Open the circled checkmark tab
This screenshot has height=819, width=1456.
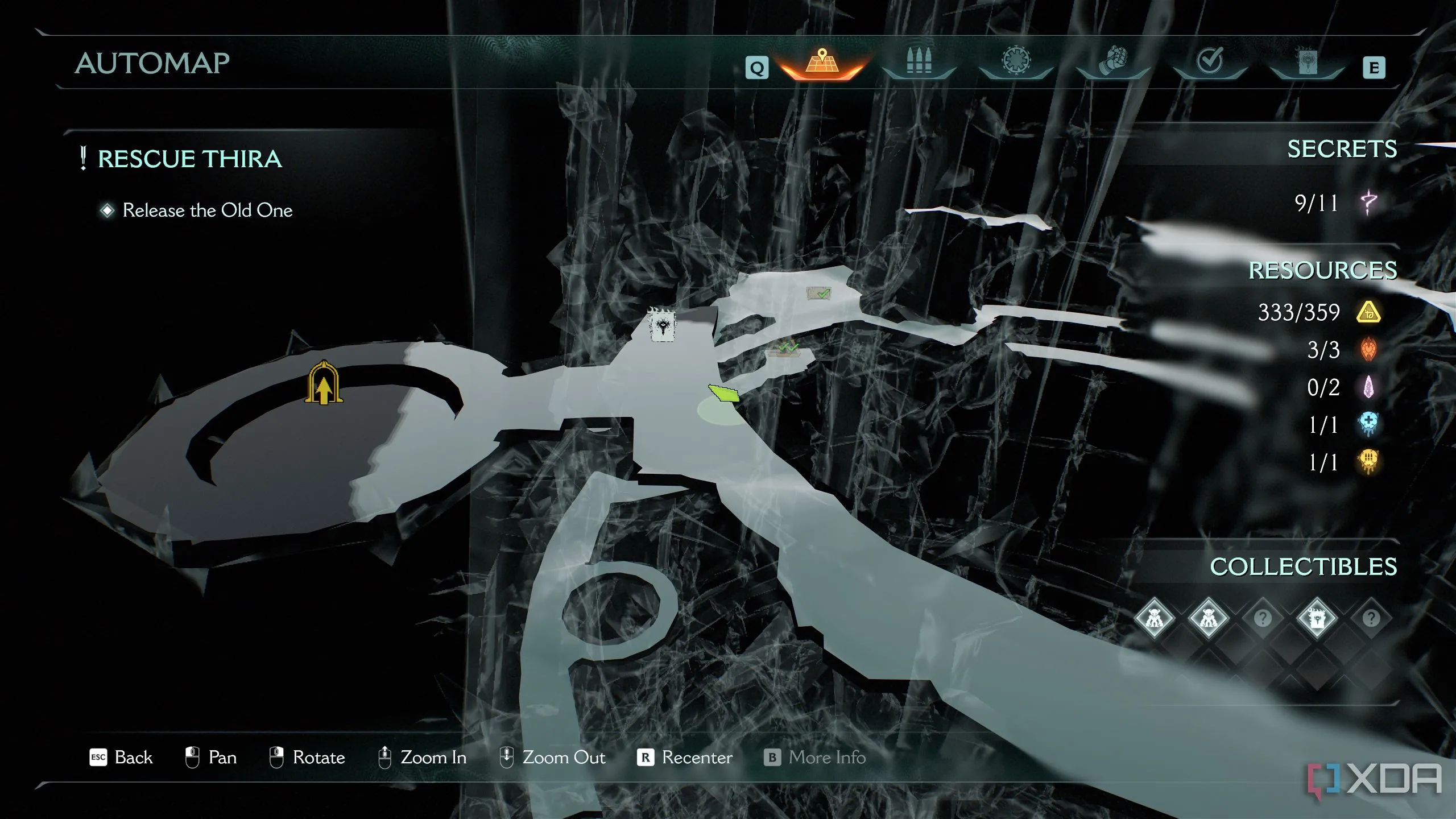[x=1210, y=61]
